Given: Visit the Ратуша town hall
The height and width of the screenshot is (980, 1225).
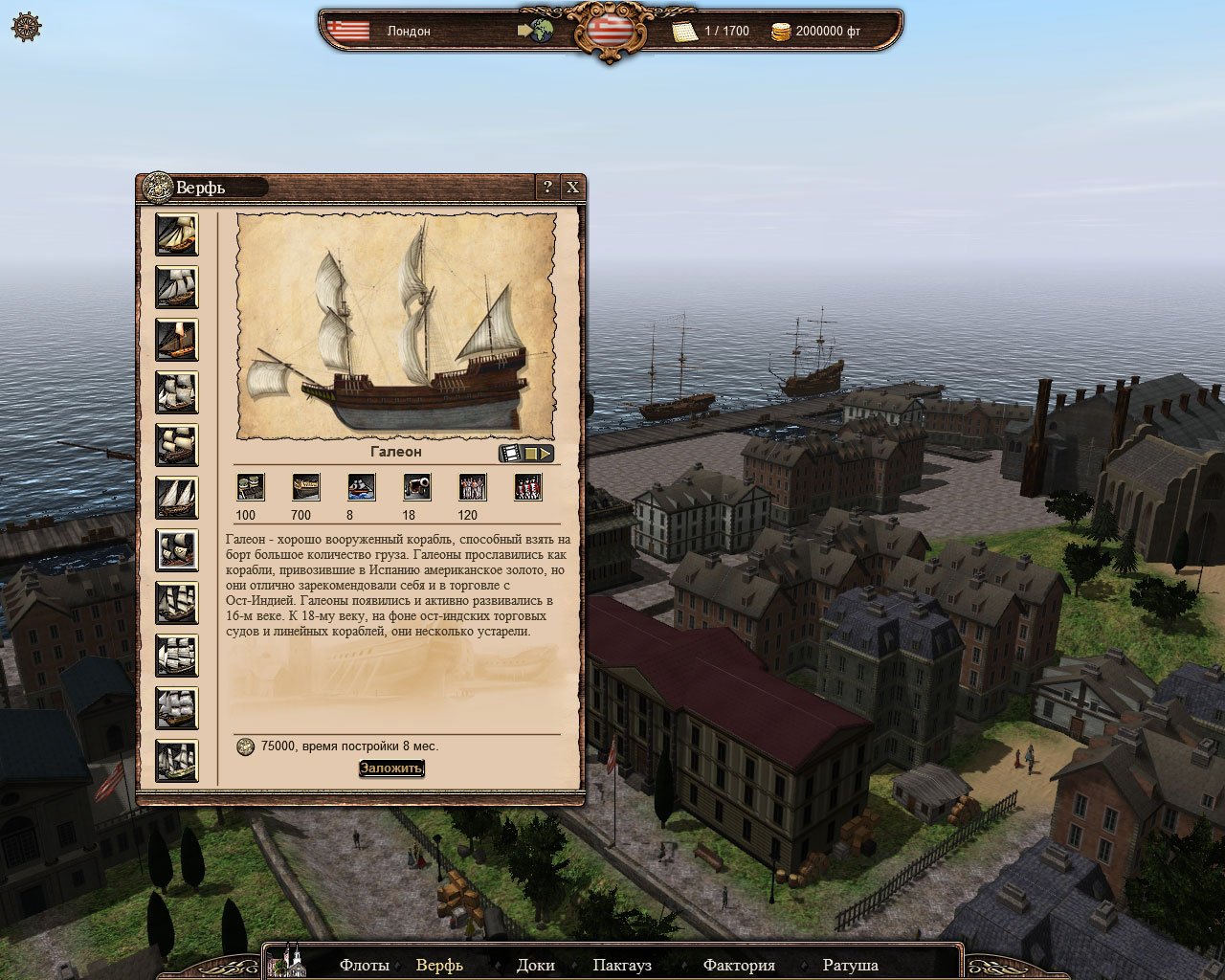Looking at the screenshot, I should [850, 965].
